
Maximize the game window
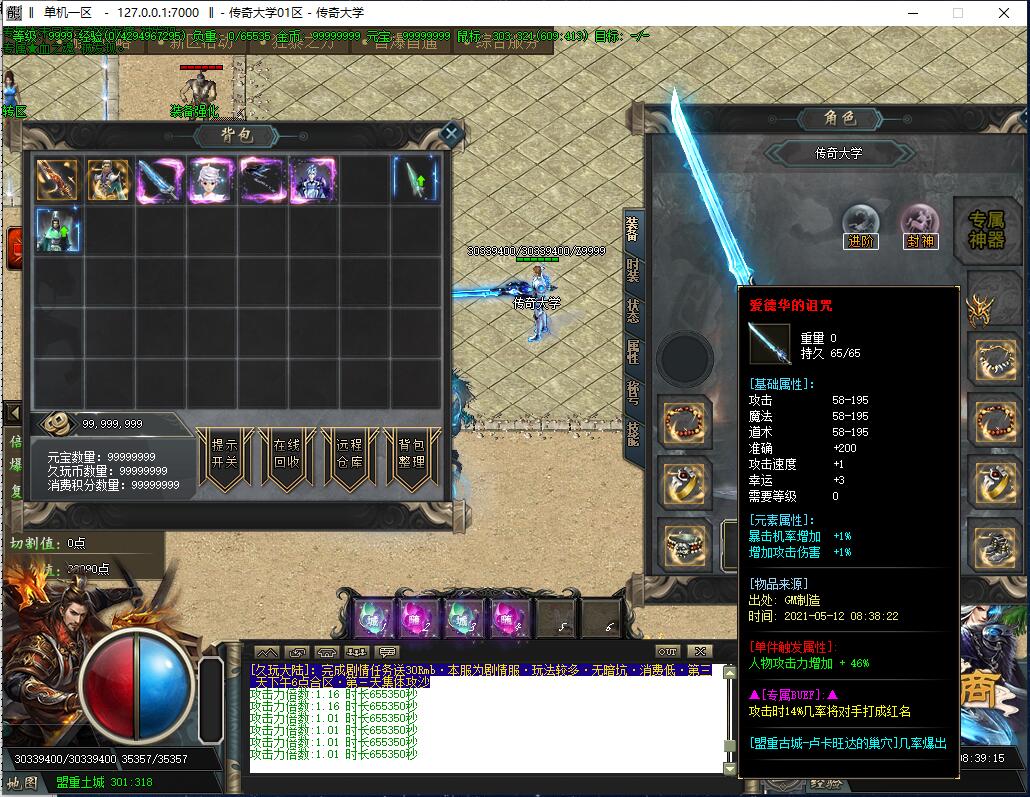957,13
